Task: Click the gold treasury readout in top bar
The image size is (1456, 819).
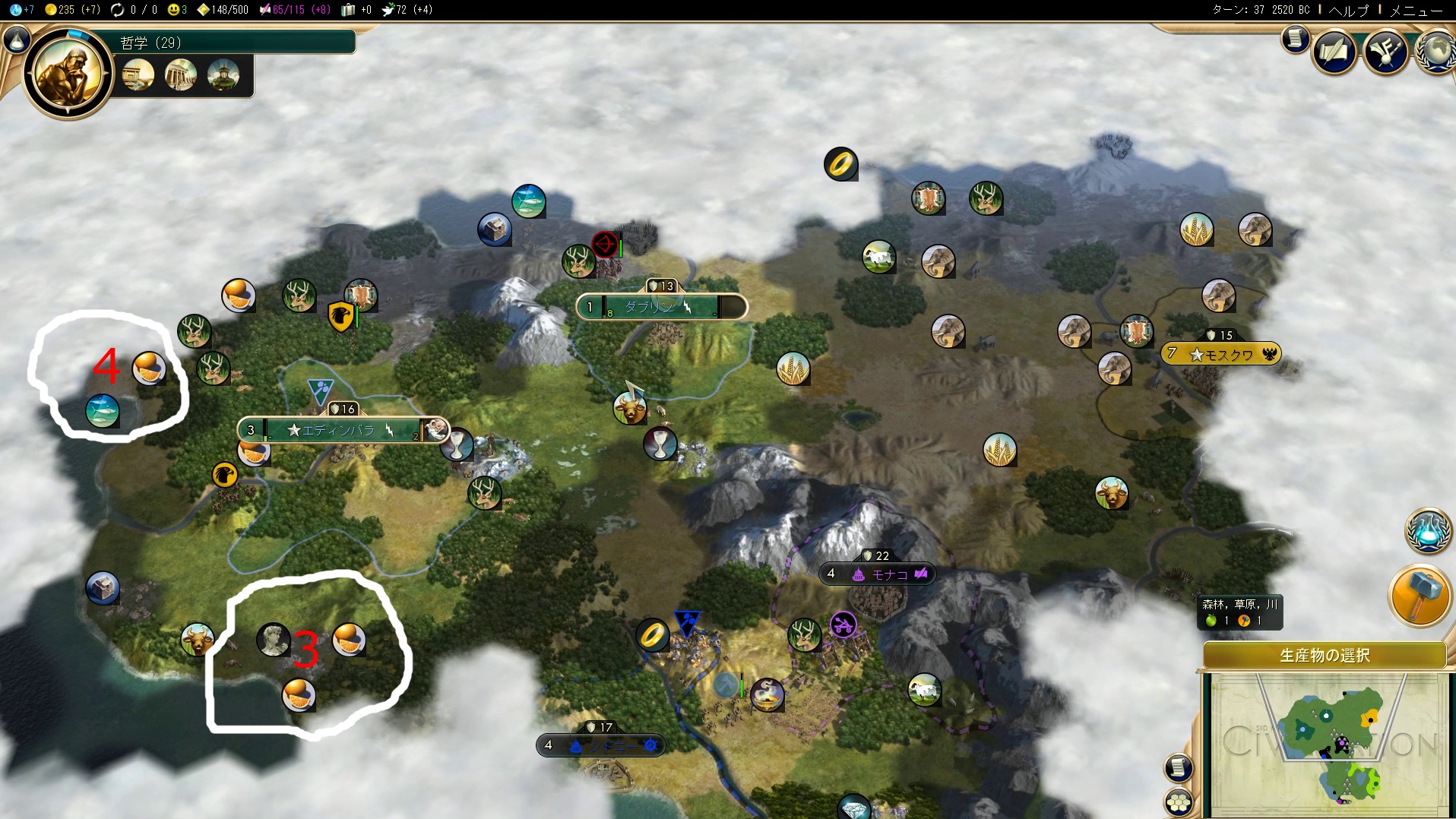Action: point(73,10)
